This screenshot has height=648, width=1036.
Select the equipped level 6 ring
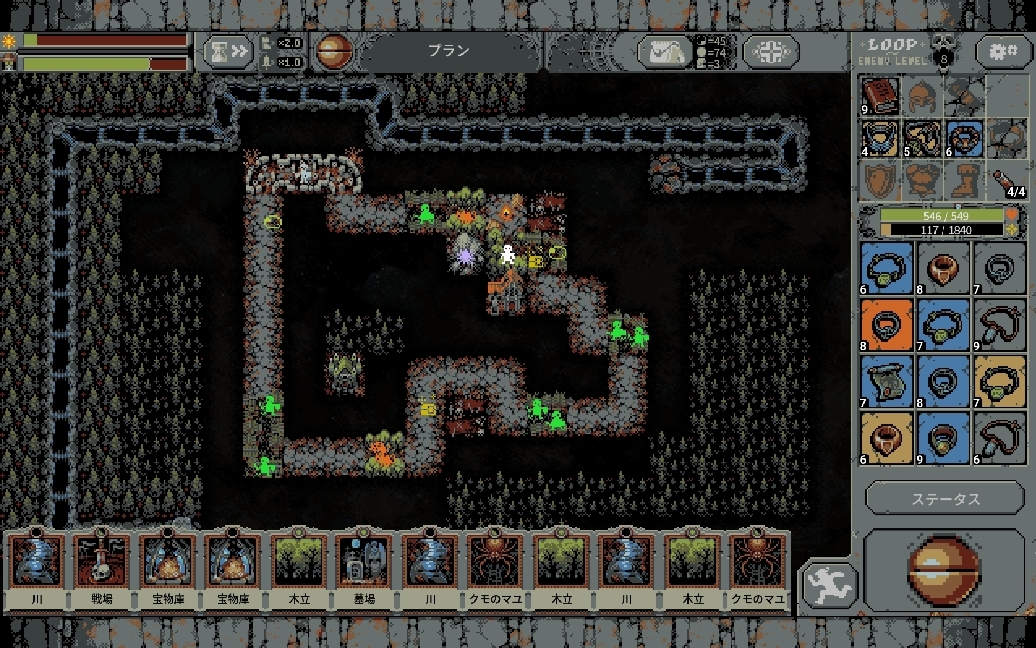[x=965, y=139]
